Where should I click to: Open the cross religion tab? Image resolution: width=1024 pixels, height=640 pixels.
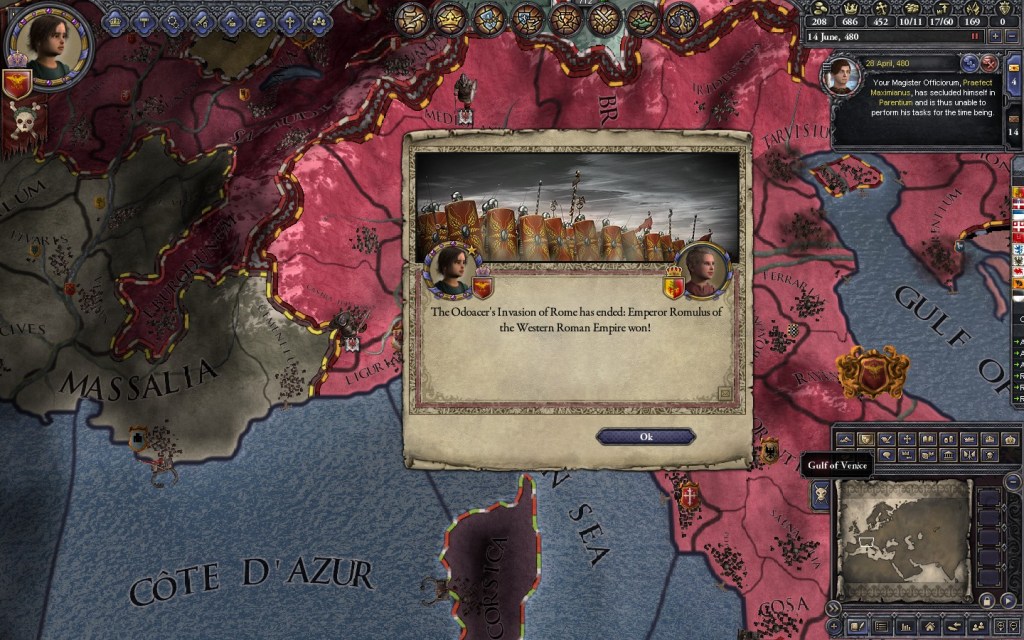pos(290,19)
